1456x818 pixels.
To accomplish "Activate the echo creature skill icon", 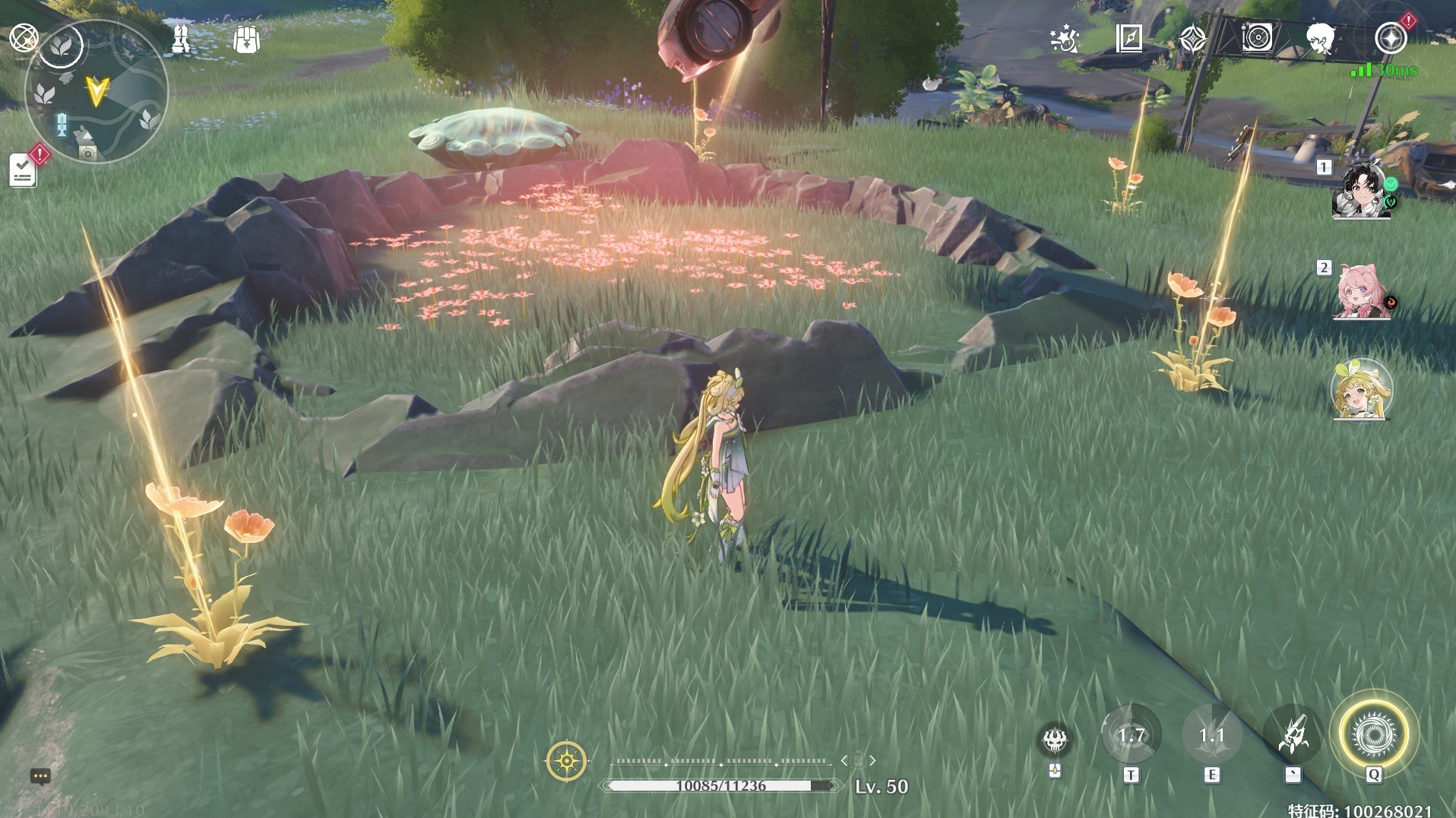I will click(x=1055, y=739).
